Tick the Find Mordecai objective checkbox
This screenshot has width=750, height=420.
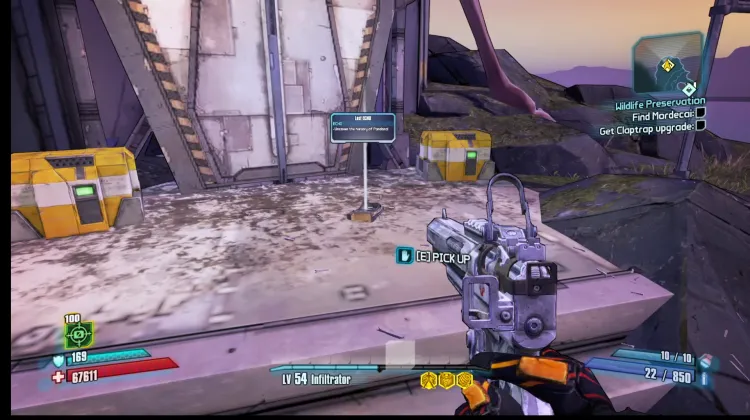click(700, 114)
